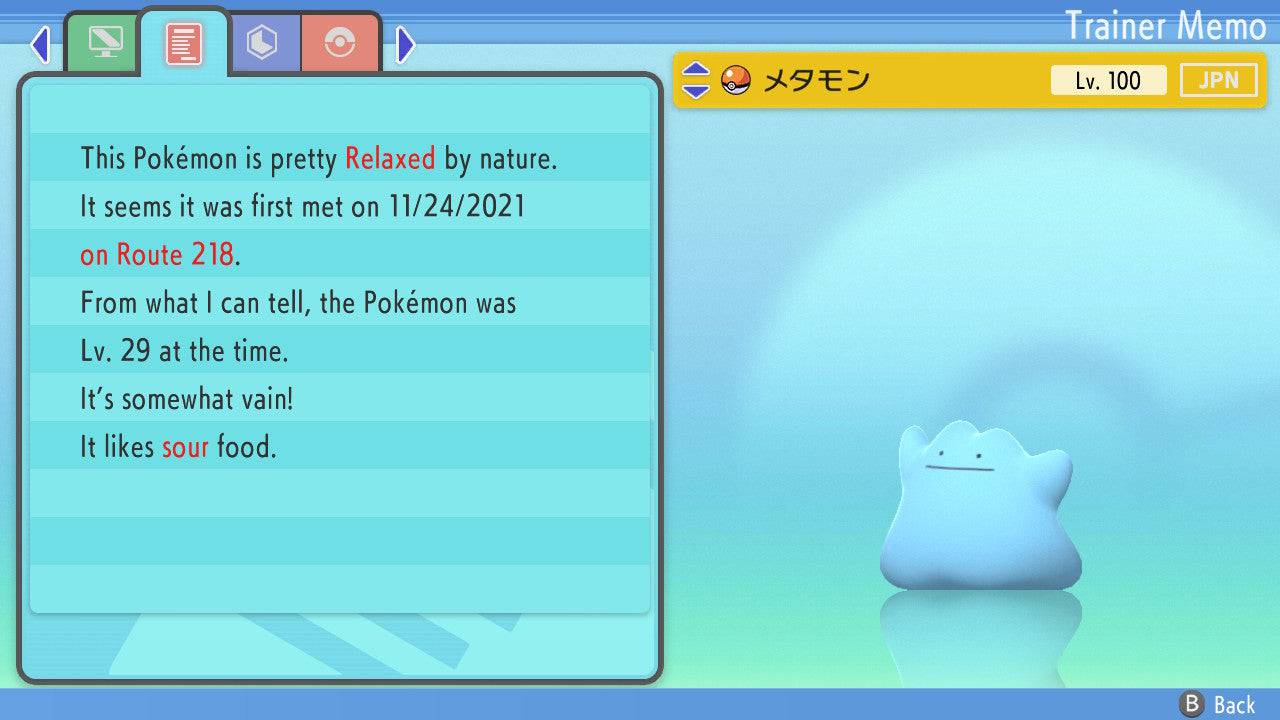
Task: Open the Poké Ball Ribbons tab icon
Action: [x=341, y=42]
